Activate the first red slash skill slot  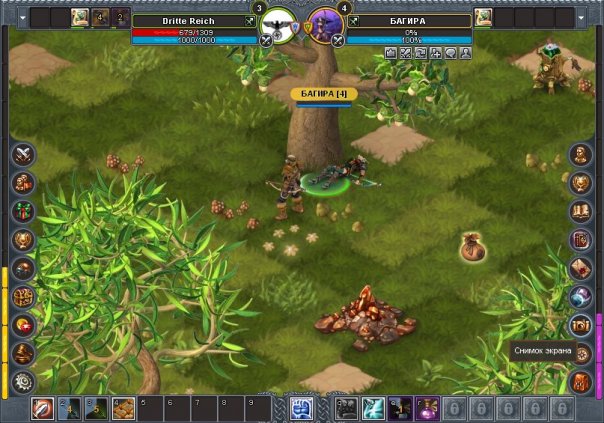pyautogui.click(x=43, y=408)
